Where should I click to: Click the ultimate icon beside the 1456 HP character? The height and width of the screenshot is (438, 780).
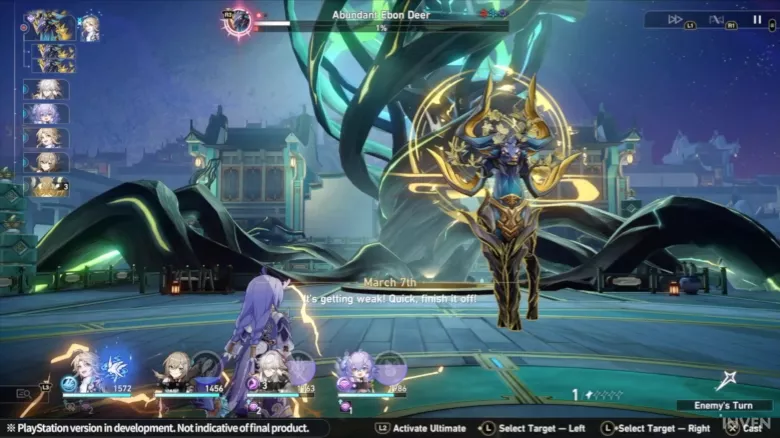click(x=209, y=367)
